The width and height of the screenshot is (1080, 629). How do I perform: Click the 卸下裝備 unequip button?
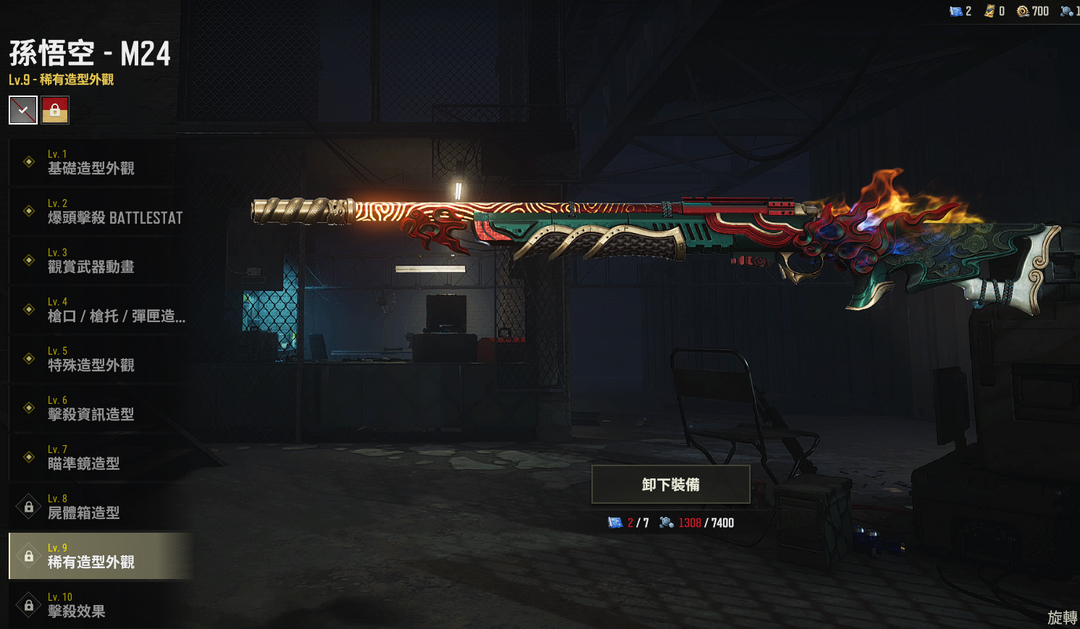click(x=671, y=484)
